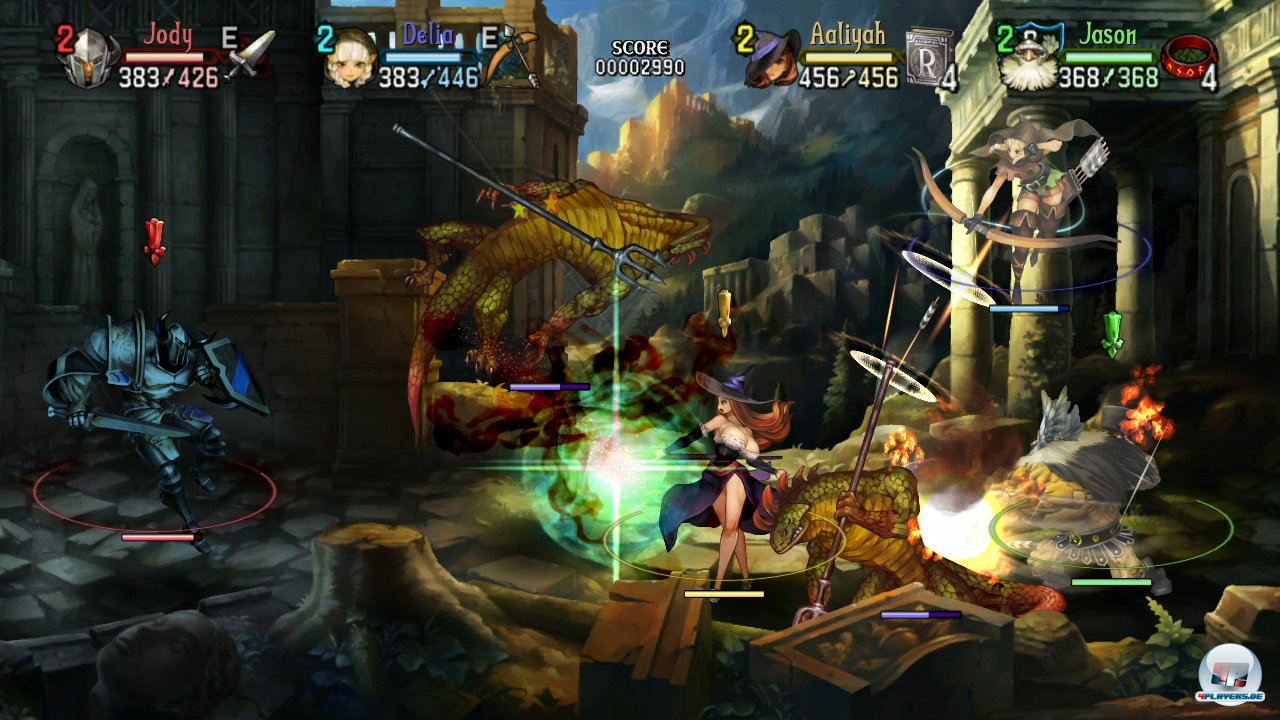Select Jody's knight helmet portrait
Image resolution: width=1280 pixels, height=720 pixels.
88,60
